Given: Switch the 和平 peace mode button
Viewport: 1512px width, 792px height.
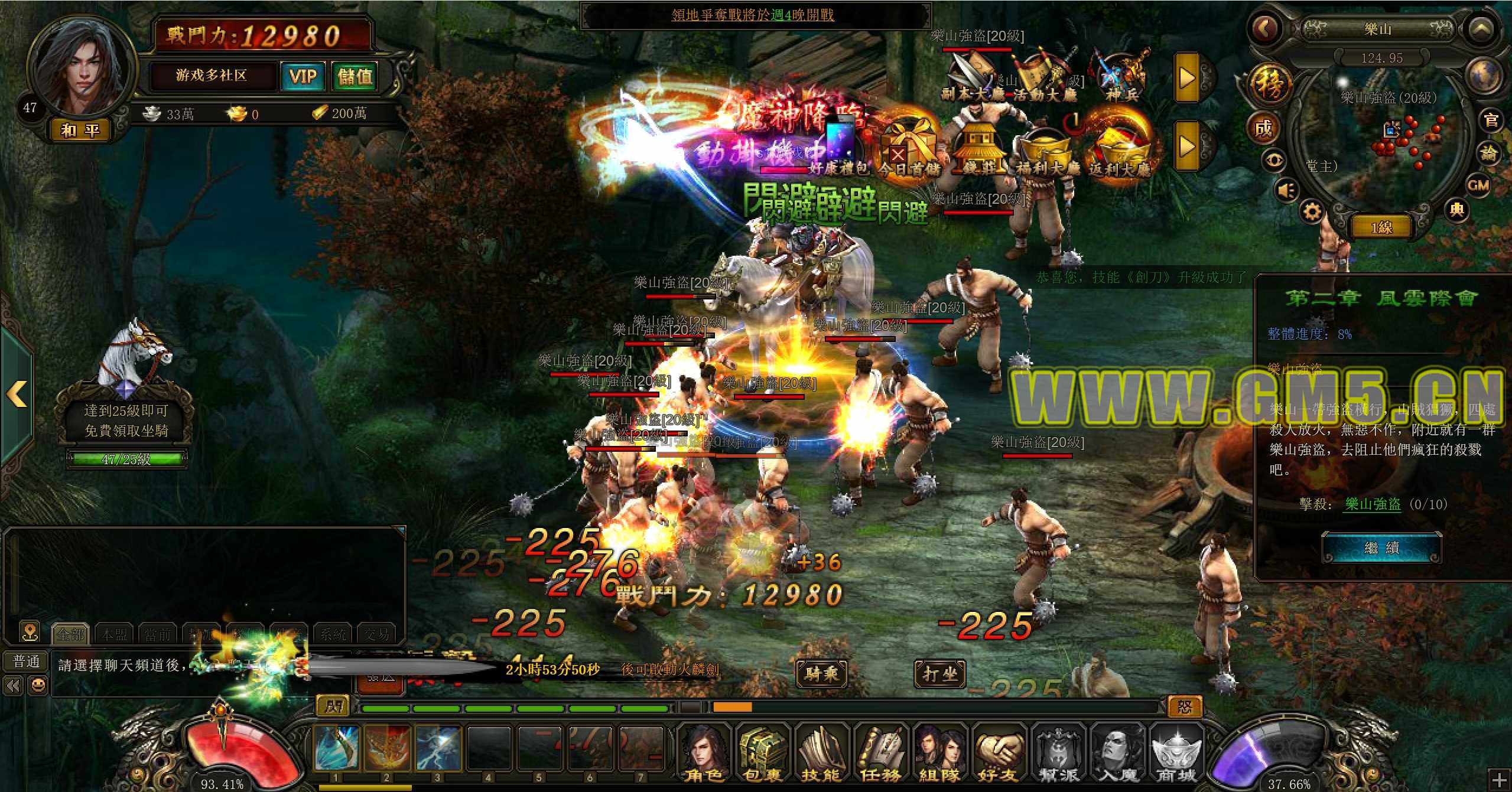Looking at the screenshot, I should point(80,130).
